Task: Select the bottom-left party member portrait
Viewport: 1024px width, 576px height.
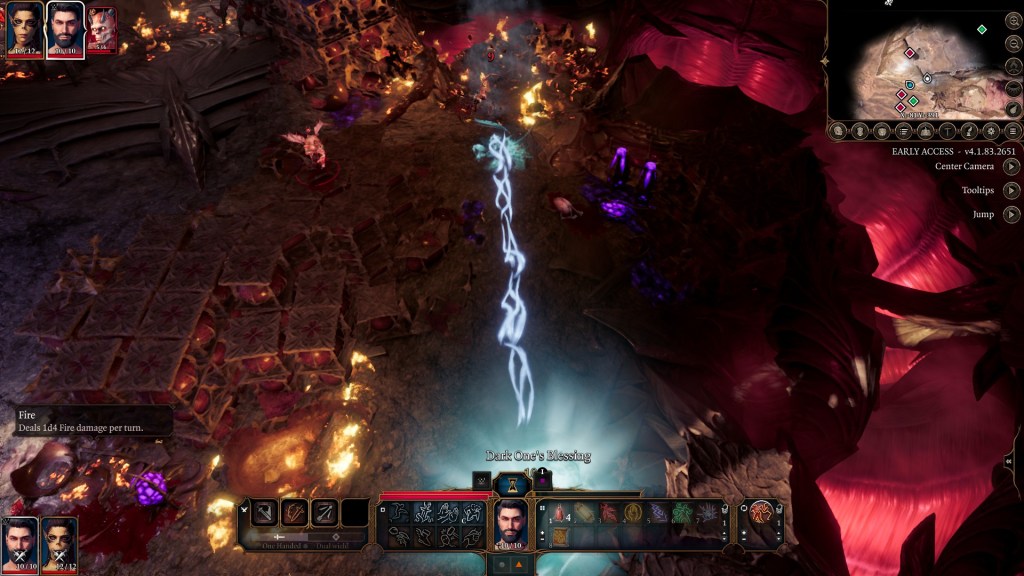Action: (20, 543)
